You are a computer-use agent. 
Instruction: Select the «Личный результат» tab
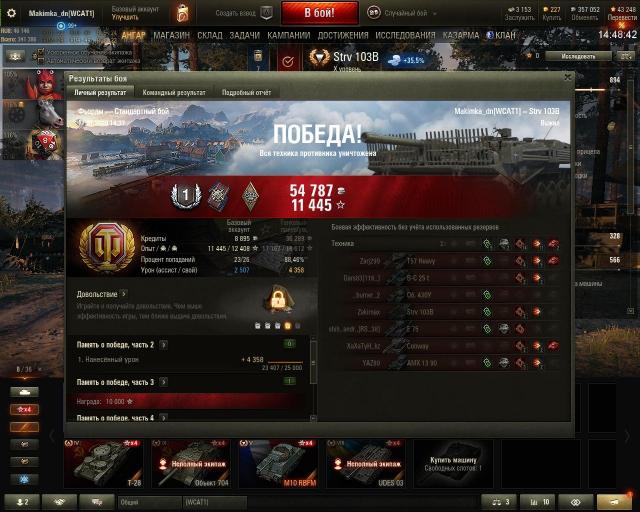[102, 92]
